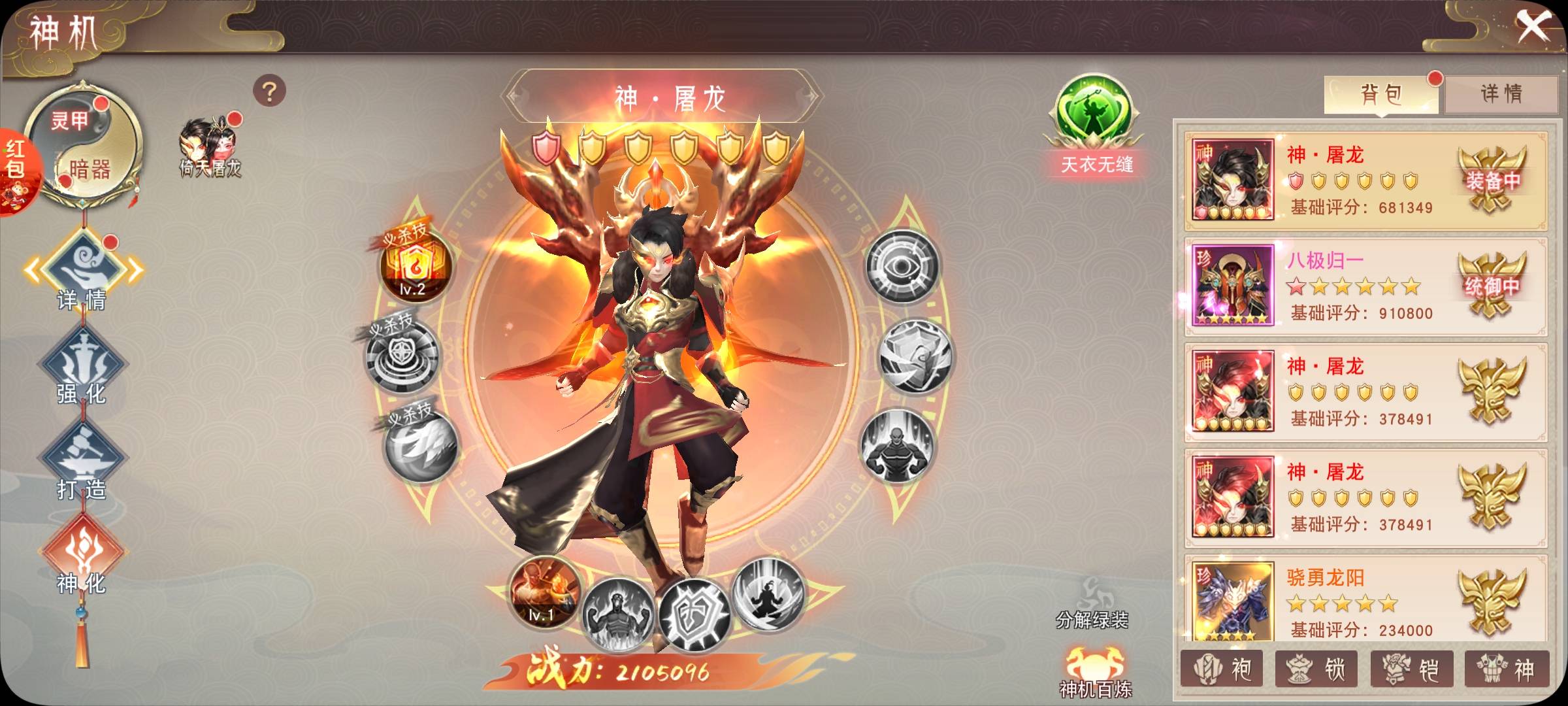Switch to the 背包 tab

(1380, 94)
